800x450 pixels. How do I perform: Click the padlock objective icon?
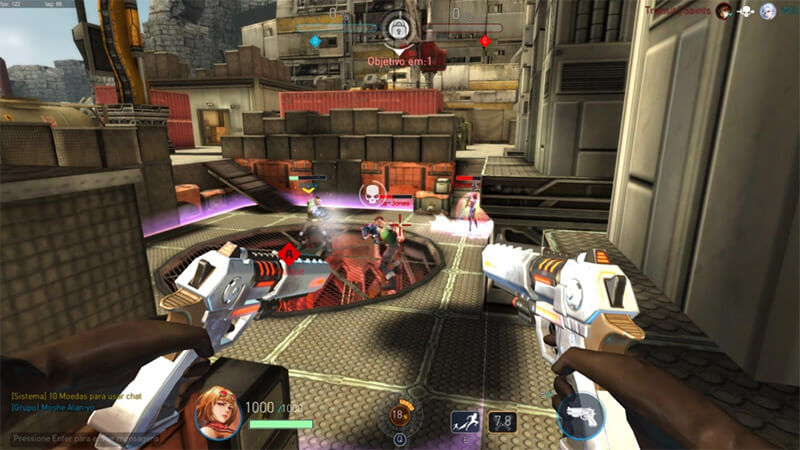click(x=399, y=27)
